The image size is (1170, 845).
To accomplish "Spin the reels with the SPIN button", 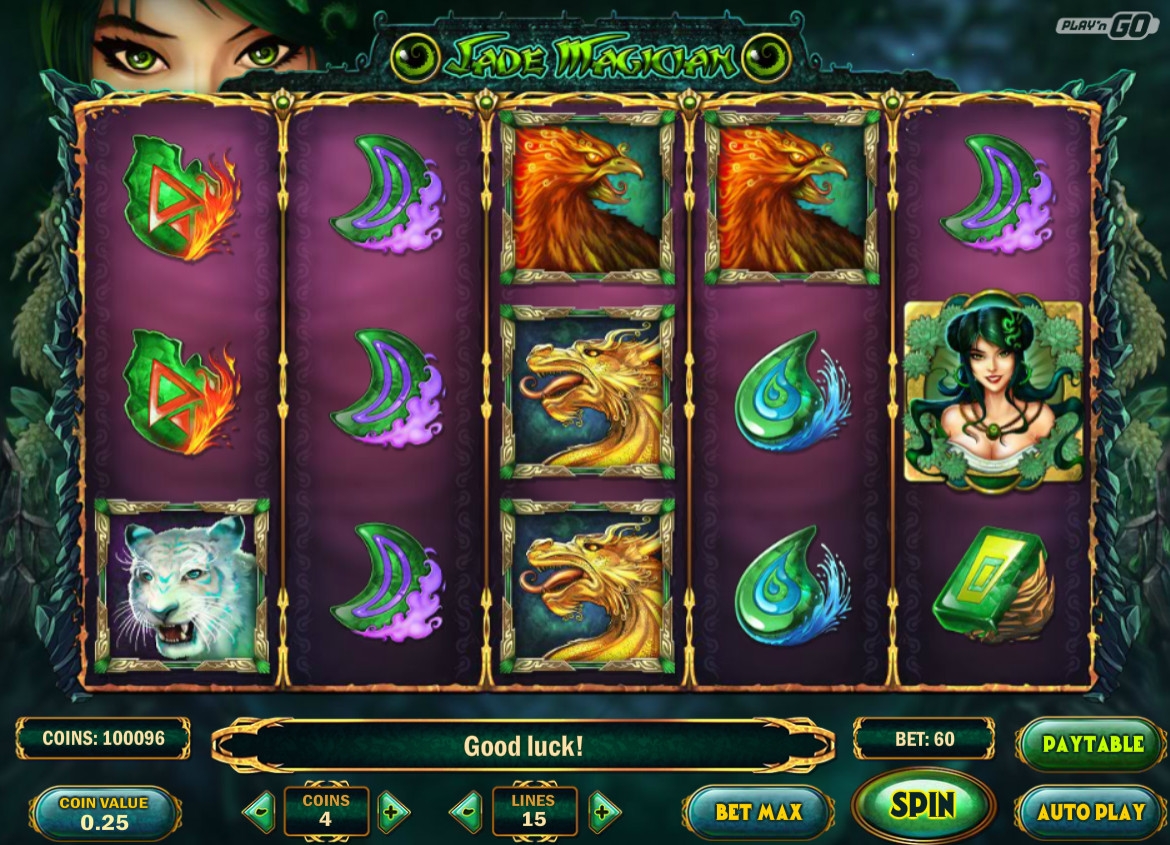I will [x=923, y=805].
